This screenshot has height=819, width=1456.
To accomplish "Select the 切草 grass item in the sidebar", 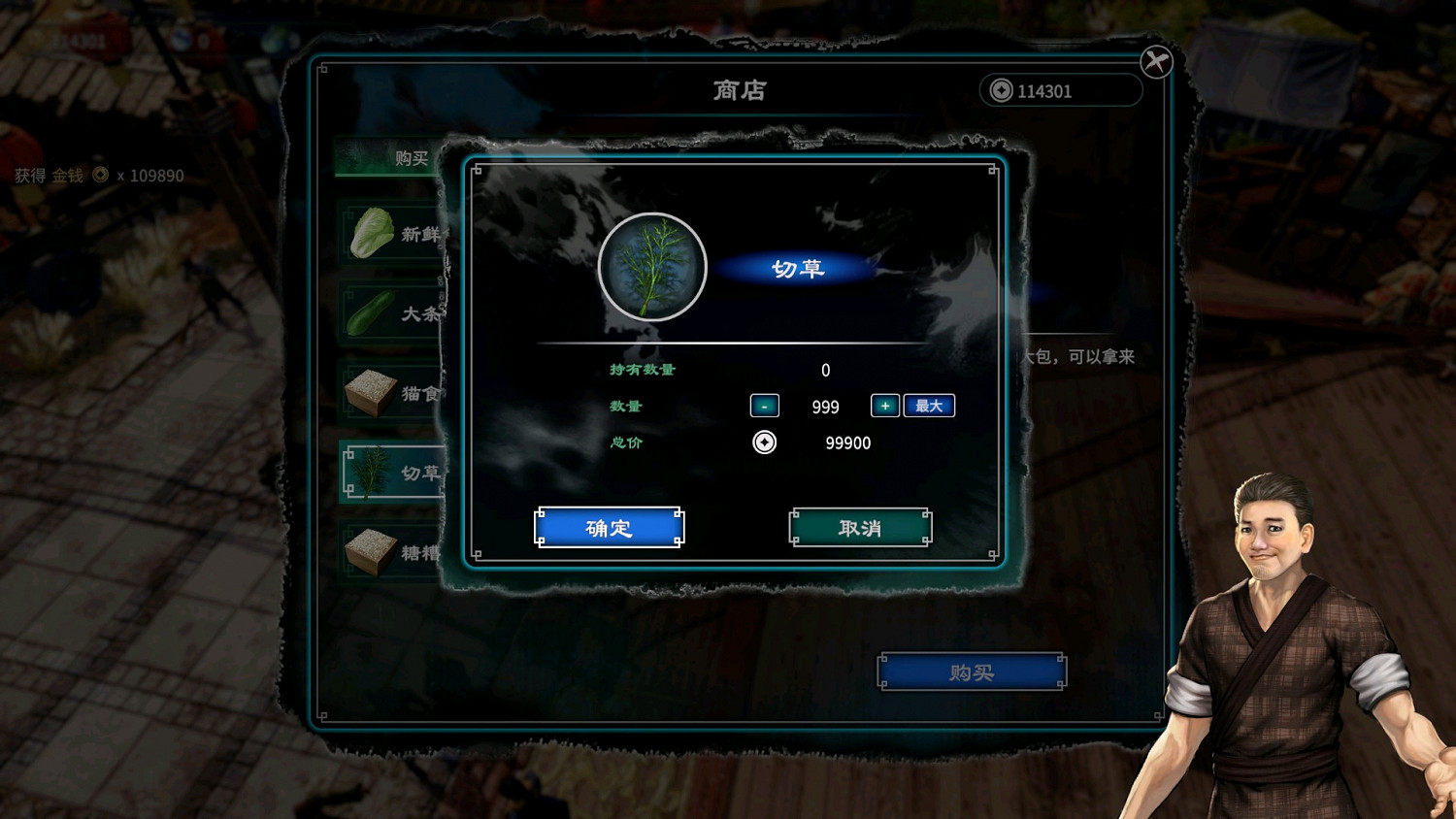I will pos(392,472).
